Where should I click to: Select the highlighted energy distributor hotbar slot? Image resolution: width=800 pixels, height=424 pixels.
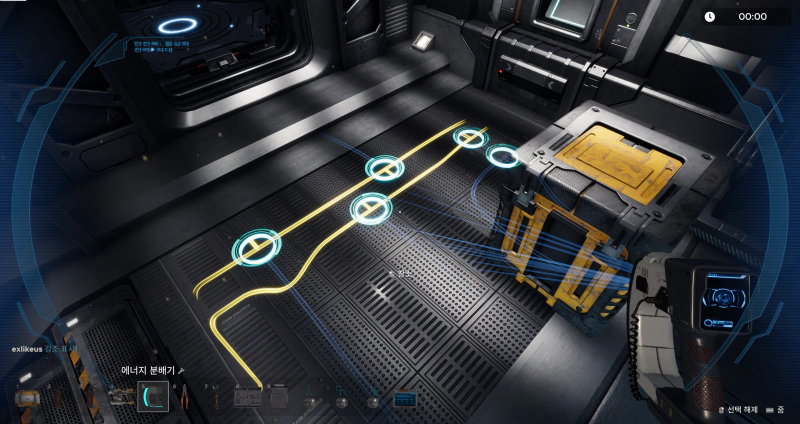coord(152,397)
